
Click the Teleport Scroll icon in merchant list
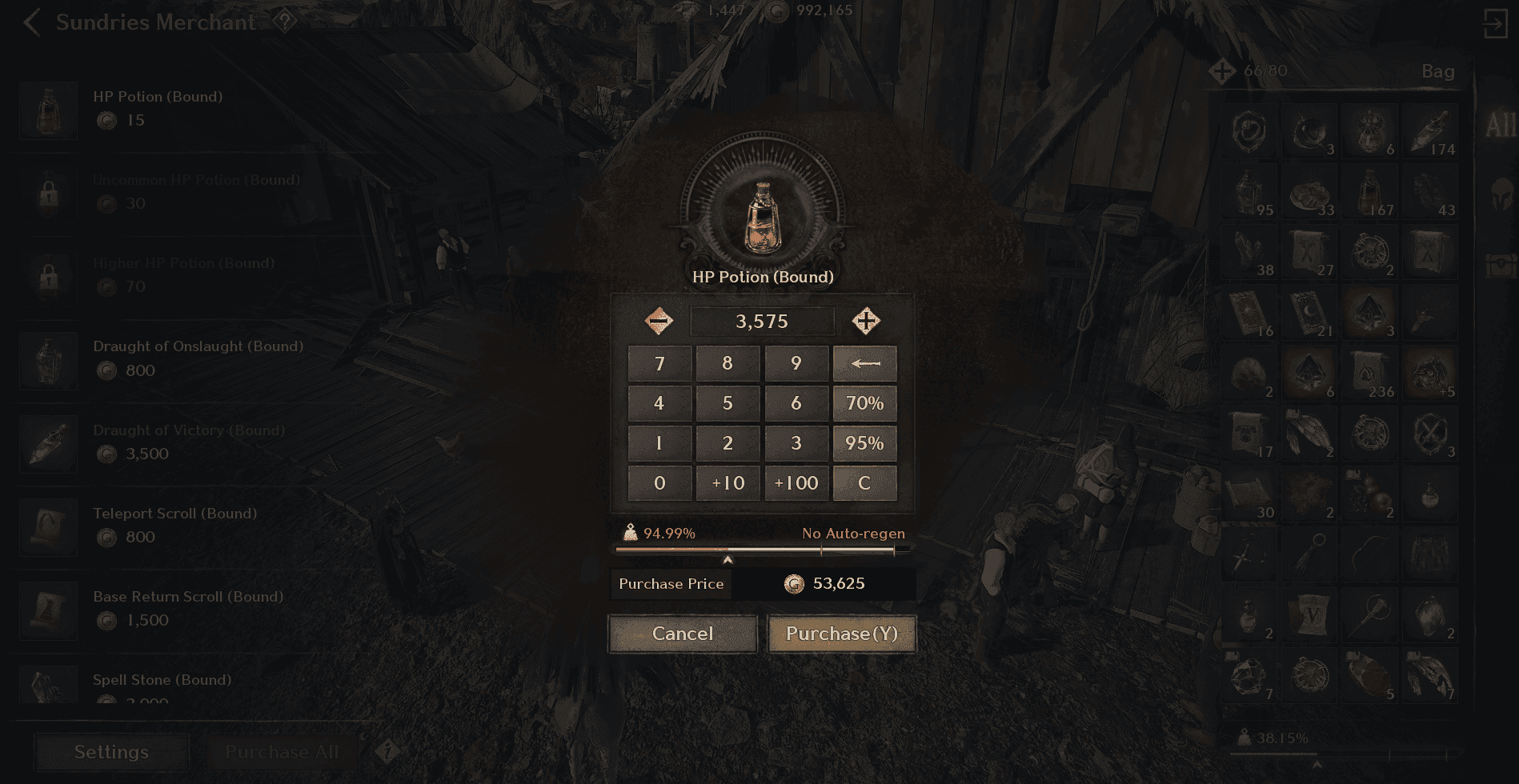tap(48, 527)
